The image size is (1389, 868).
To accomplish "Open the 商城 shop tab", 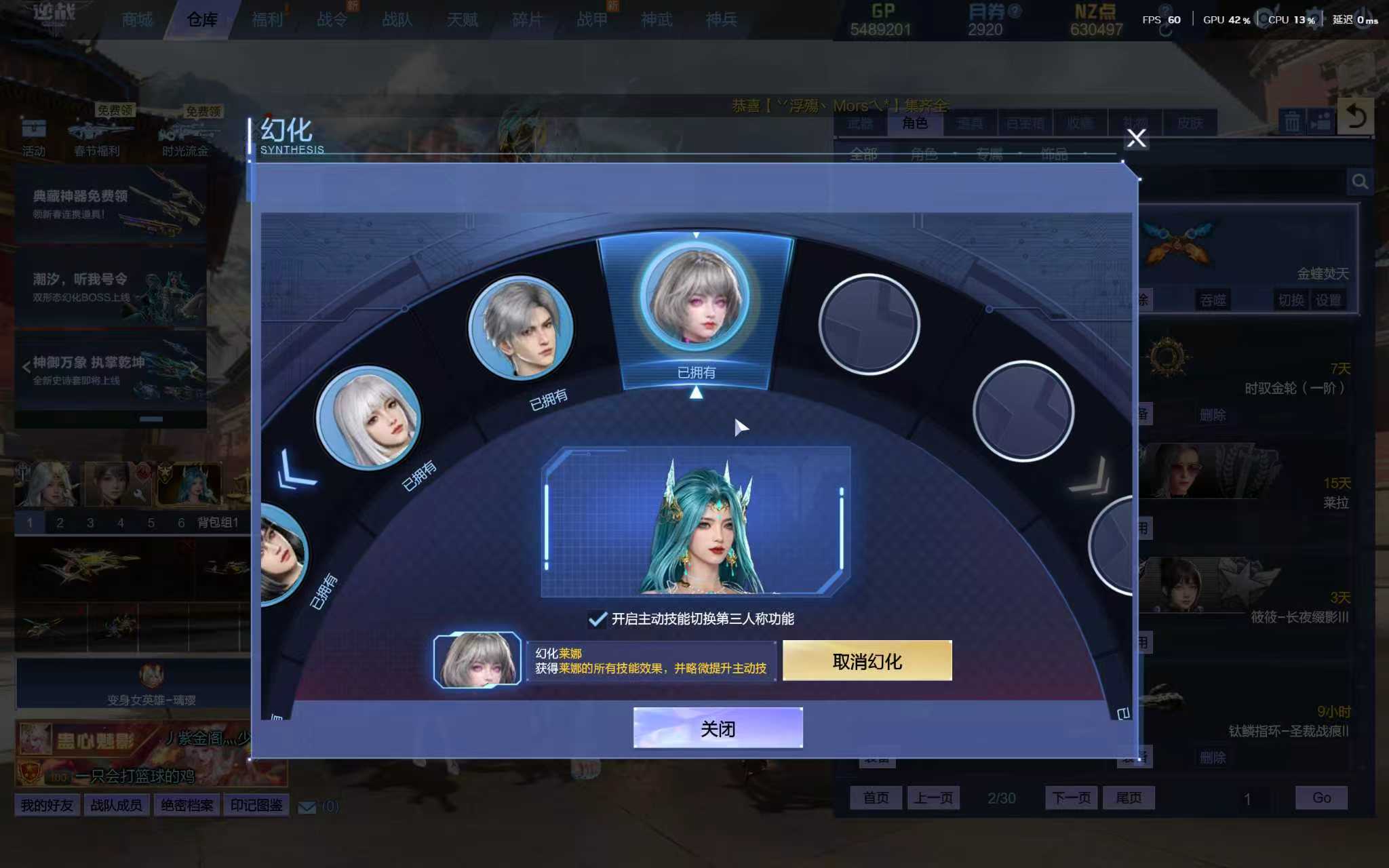I will [x=137, y=20].
